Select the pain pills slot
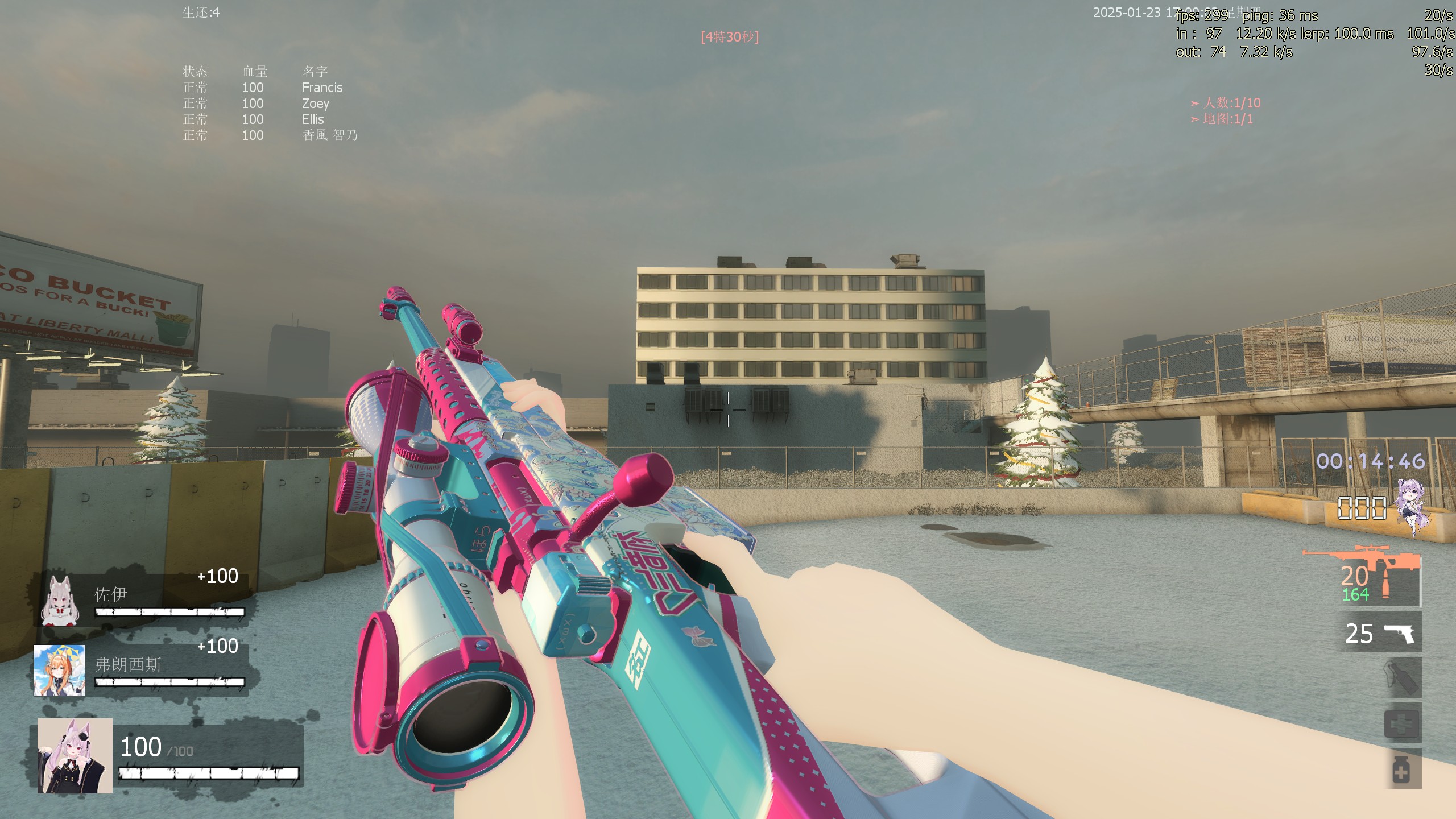Screen dimensions: 1456x819 1403,769
